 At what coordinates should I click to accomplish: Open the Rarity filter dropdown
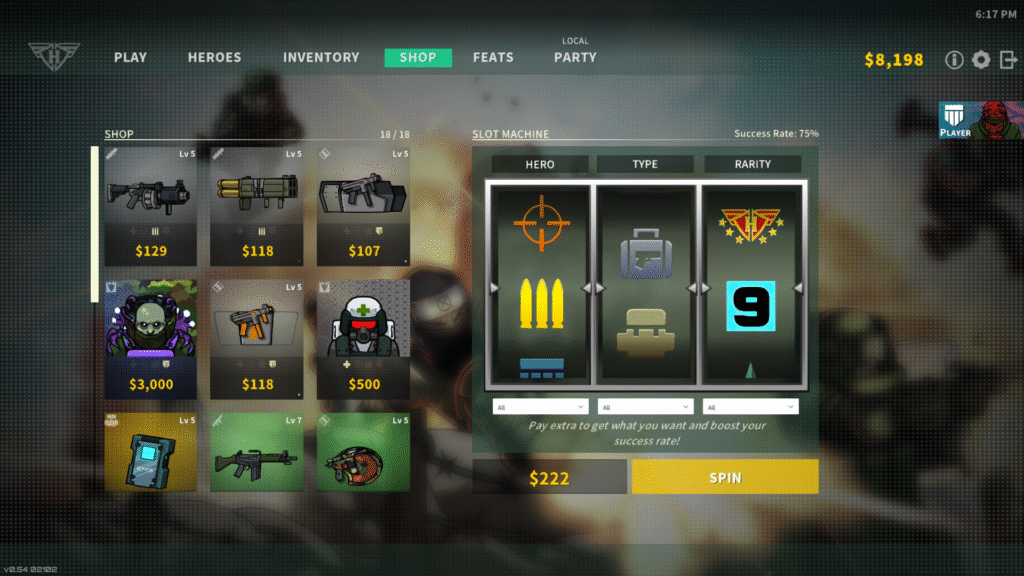pyautogui.click(x=750, y=407)
